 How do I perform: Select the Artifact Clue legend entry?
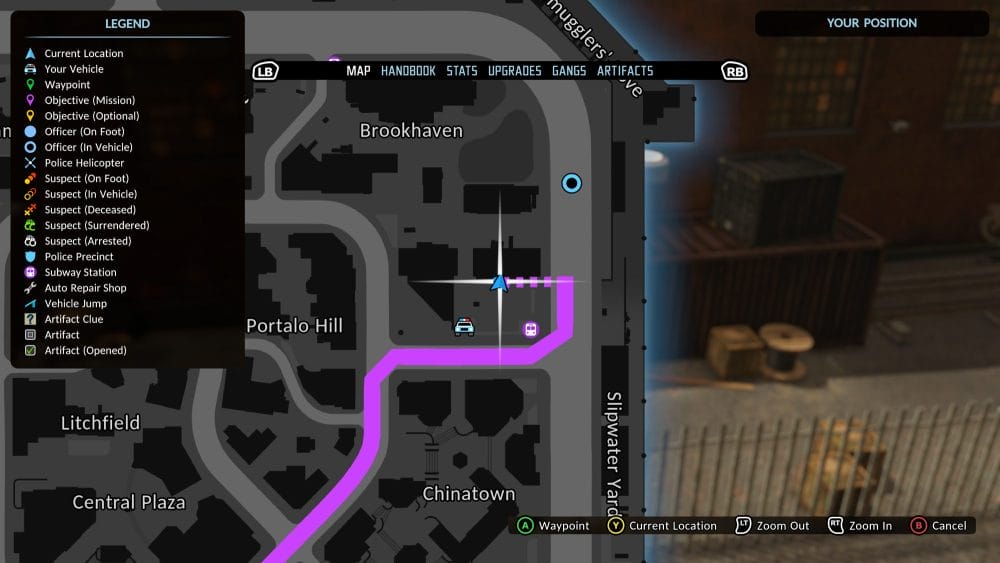[x=73, y=319]
